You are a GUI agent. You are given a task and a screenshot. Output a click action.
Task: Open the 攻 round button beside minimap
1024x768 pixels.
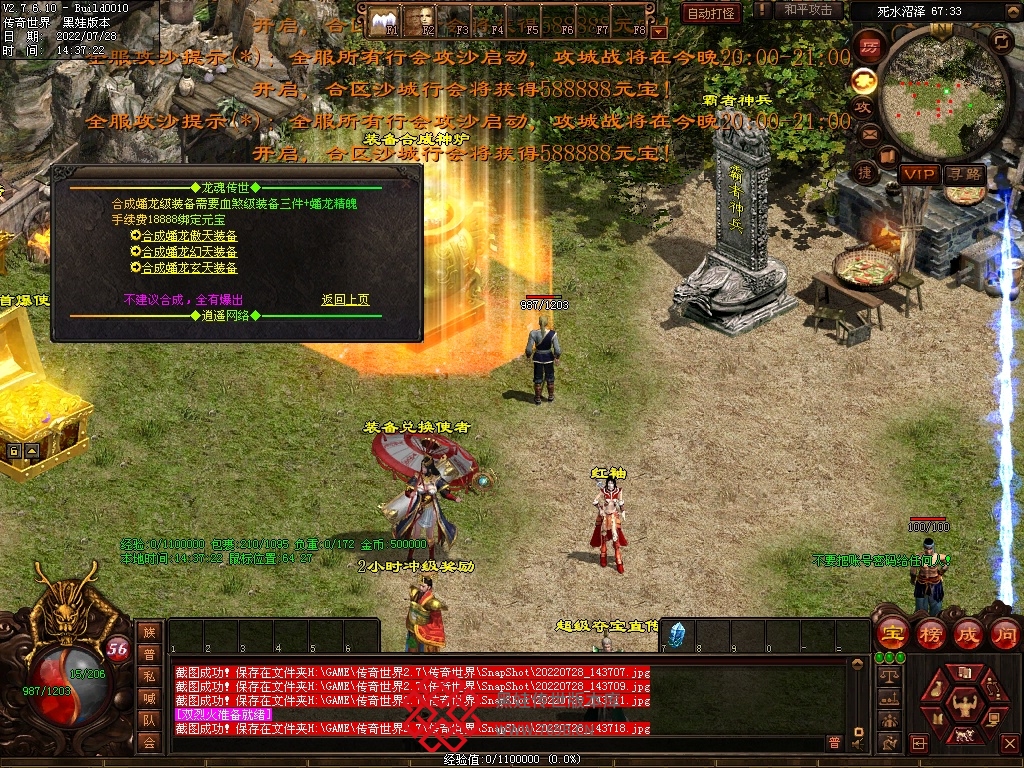click(863, 107)
